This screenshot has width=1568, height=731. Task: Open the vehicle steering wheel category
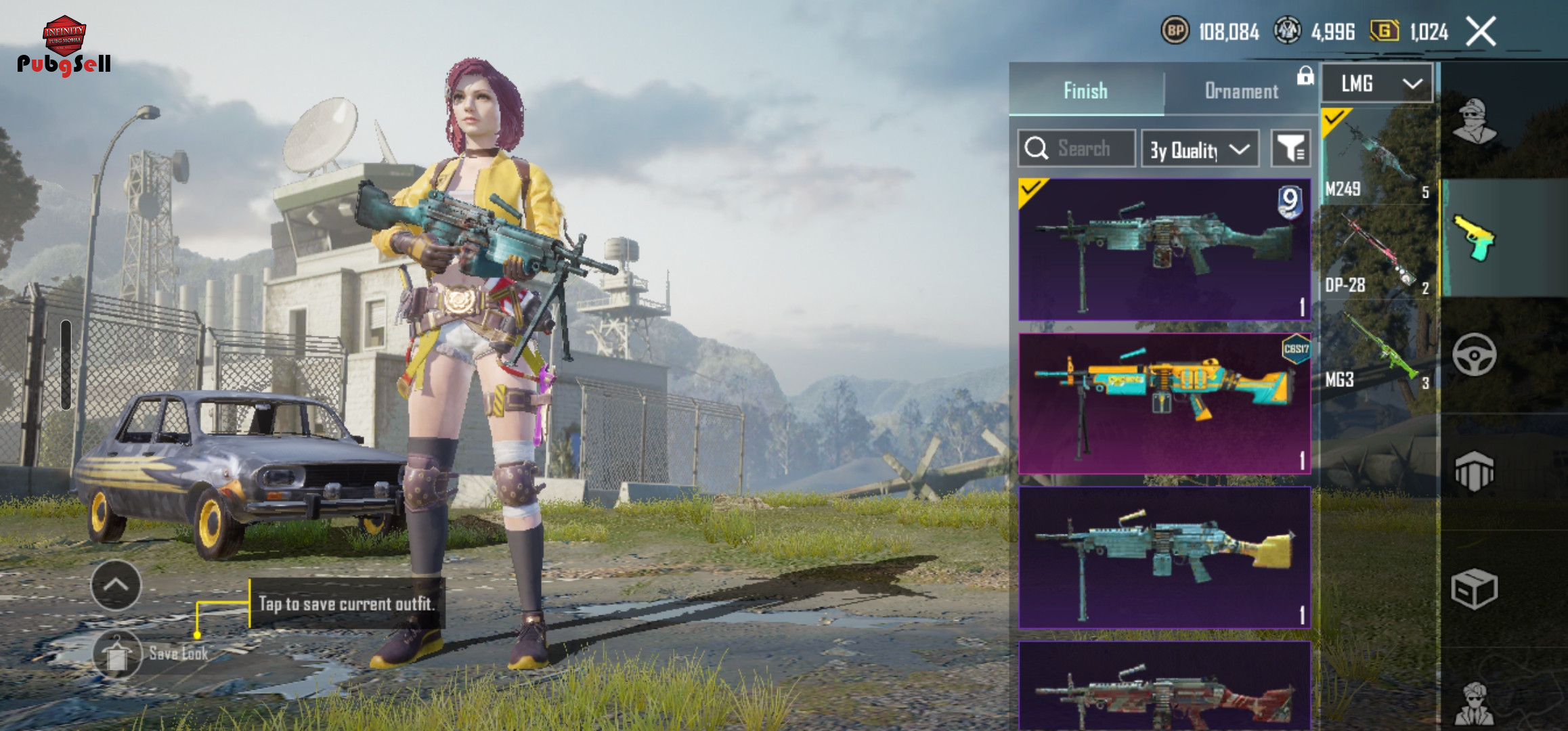pos(1475,355)
